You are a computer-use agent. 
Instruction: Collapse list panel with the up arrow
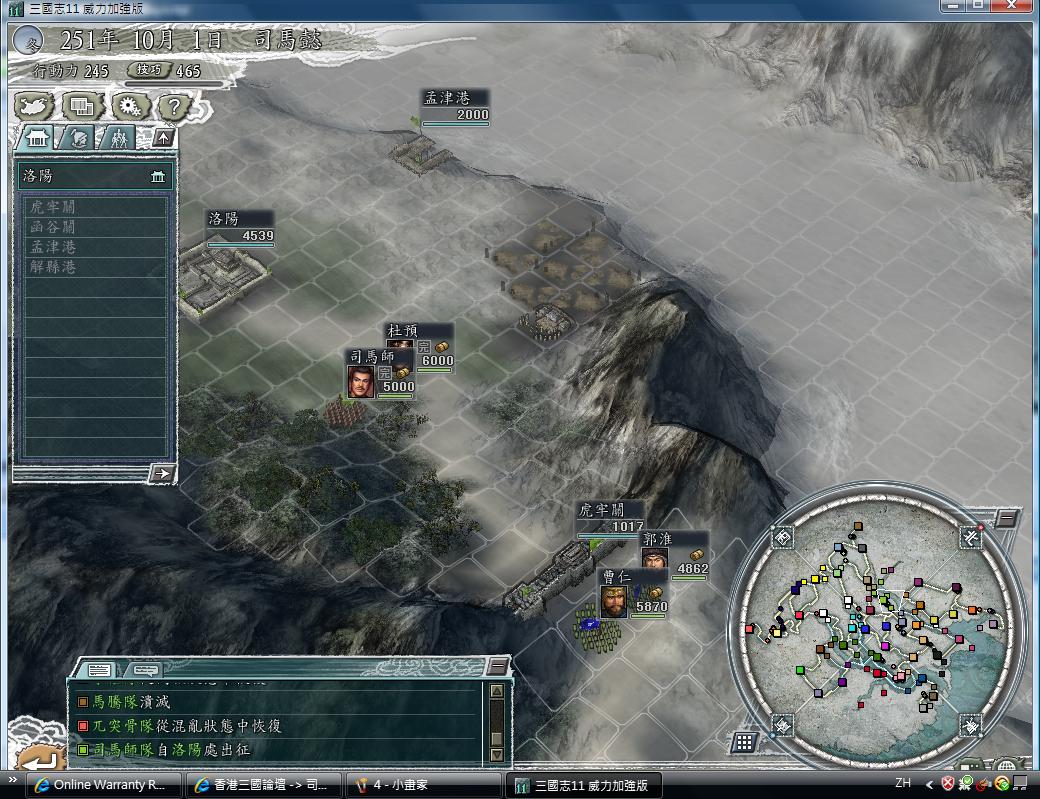click(162, 138)
